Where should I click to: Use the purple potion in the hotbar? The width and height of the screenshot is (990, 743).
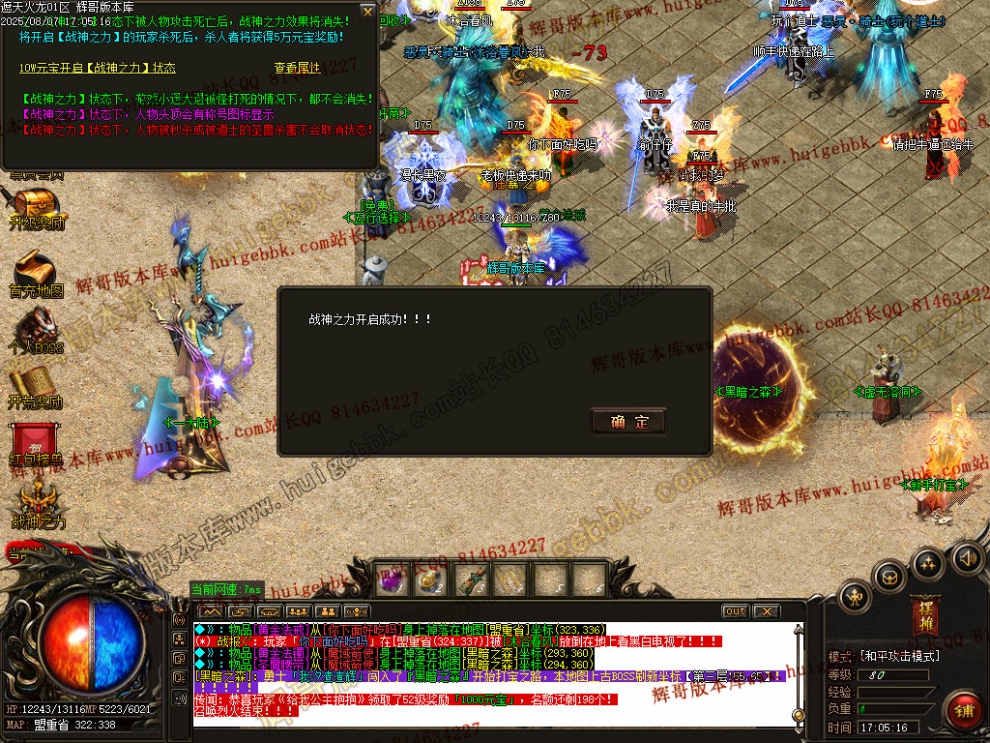[392, 580]
